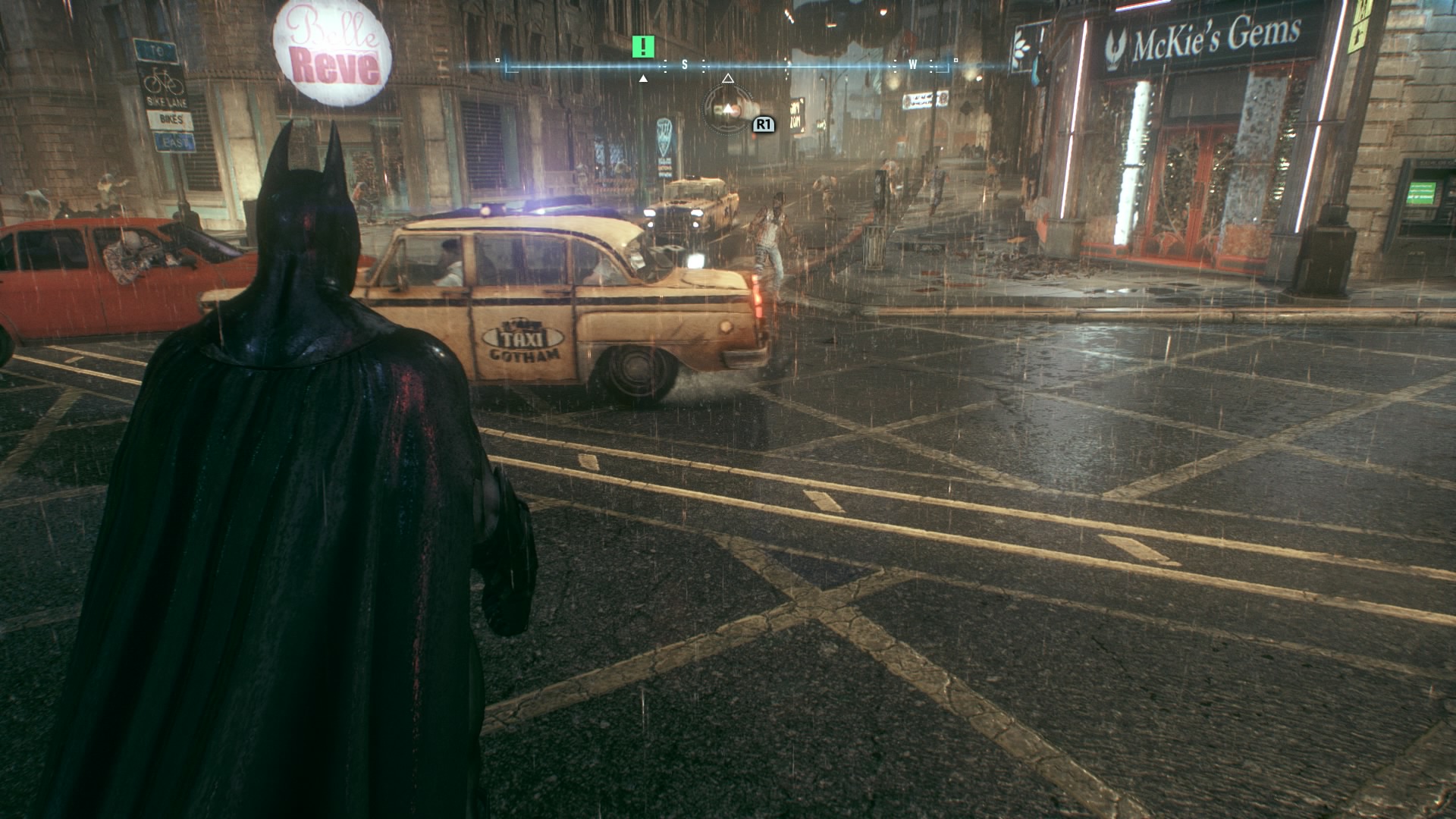The image size is (1456, 819).
Task: Select the S direction marker on the compass
Action: click(684, 65)
